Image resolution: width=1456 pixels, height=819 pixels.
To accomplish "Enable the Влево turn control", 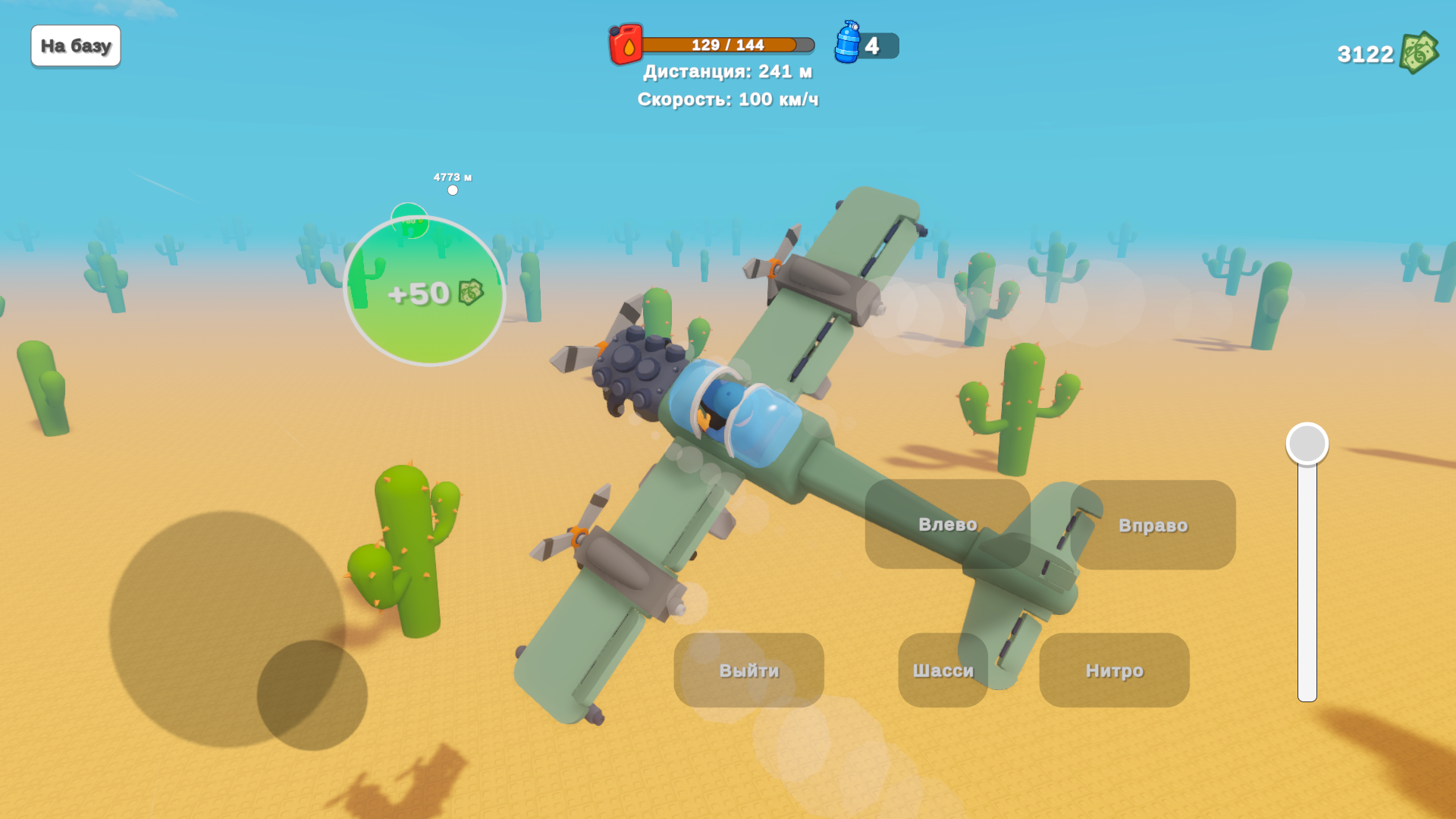I will point(946,524).
